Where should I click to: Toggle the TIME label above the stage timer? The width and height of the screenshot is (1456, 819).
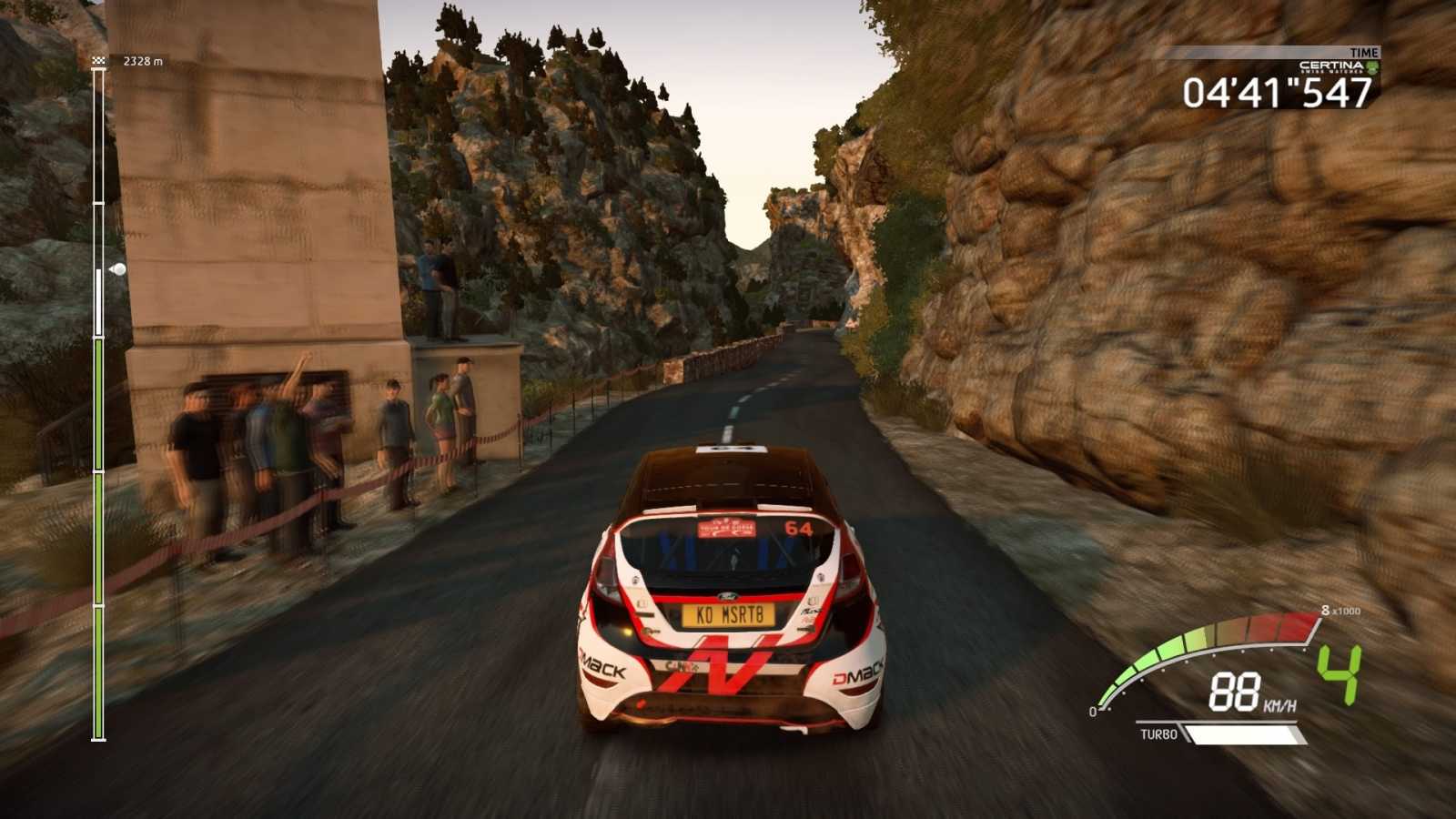[1362, 52]
